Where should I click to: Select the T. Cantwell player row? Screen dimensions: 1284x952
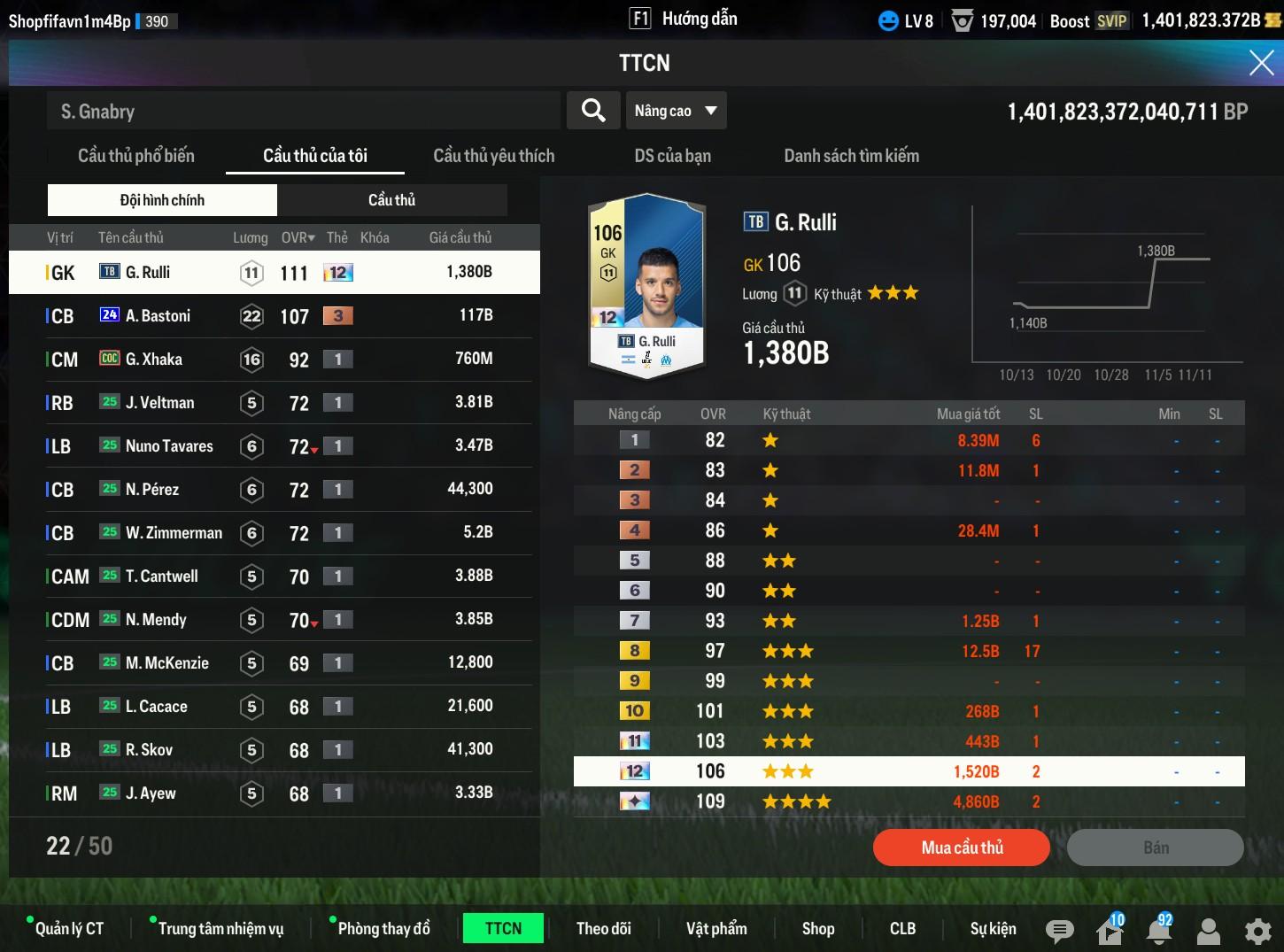click(x=274, y=577)
